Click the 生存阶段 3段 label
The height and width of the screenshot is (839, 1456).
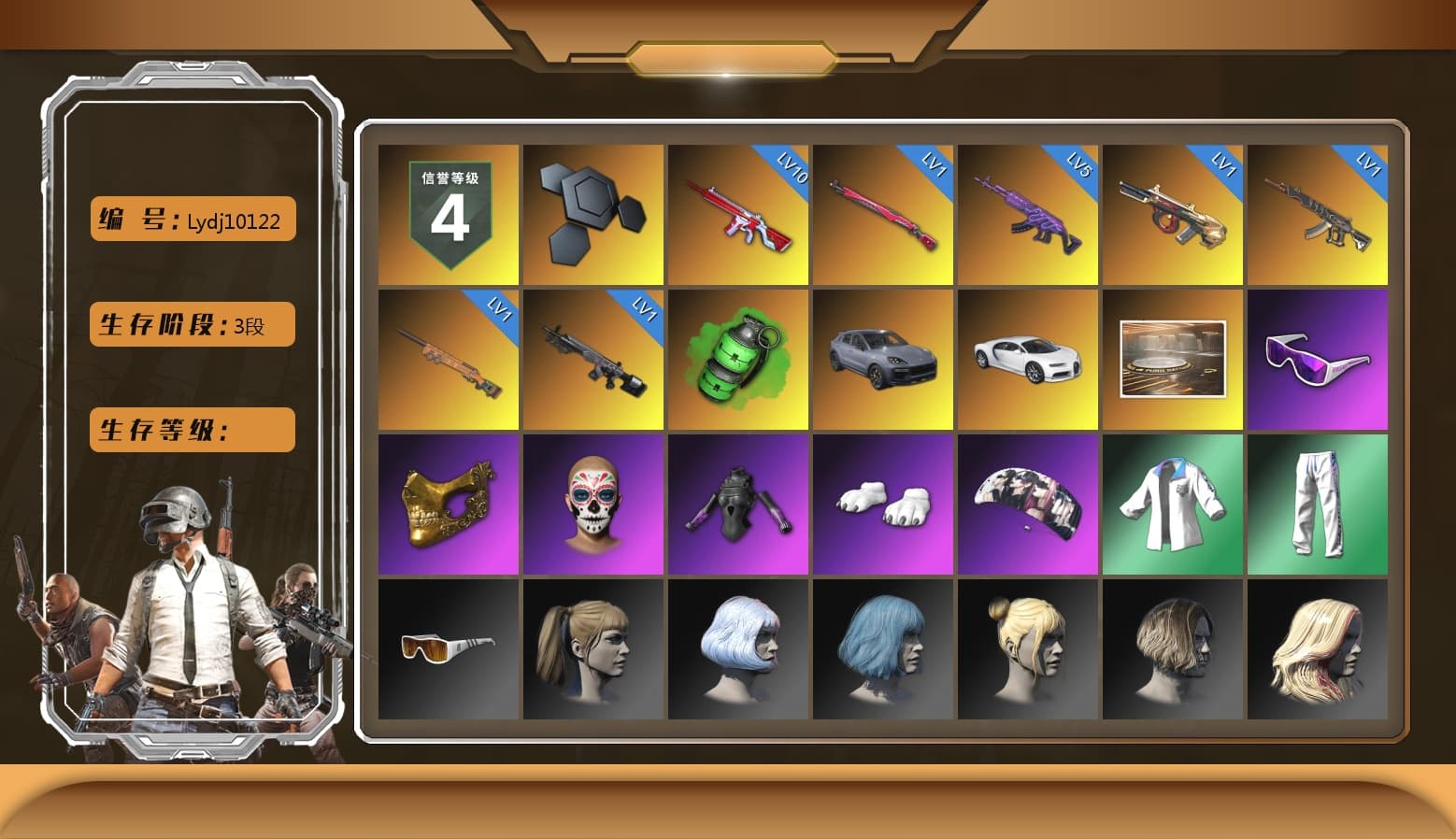pos(191,324)
